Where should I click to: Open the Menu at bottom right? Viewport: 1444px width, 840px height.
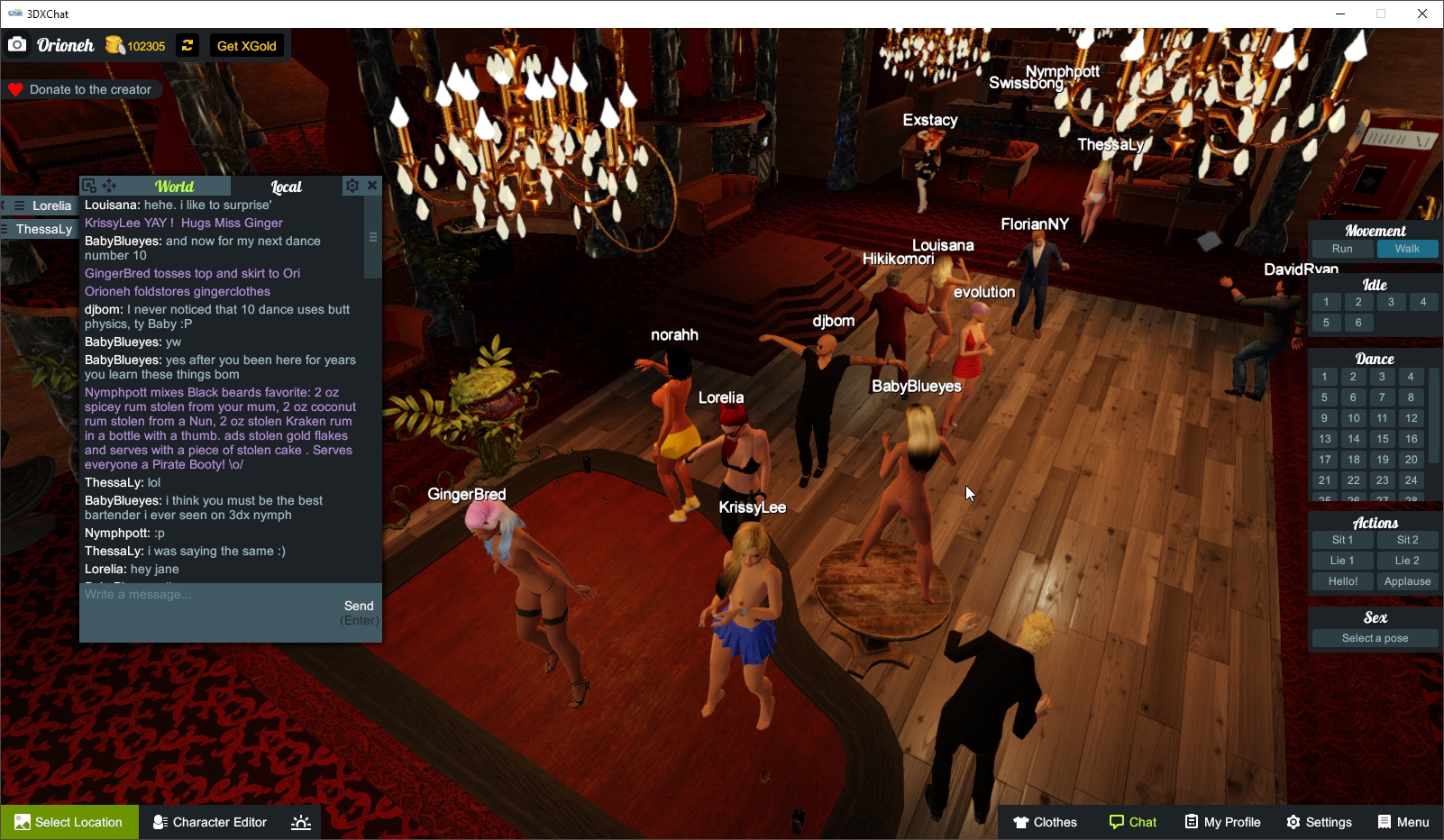click(x=1403, y=822)
